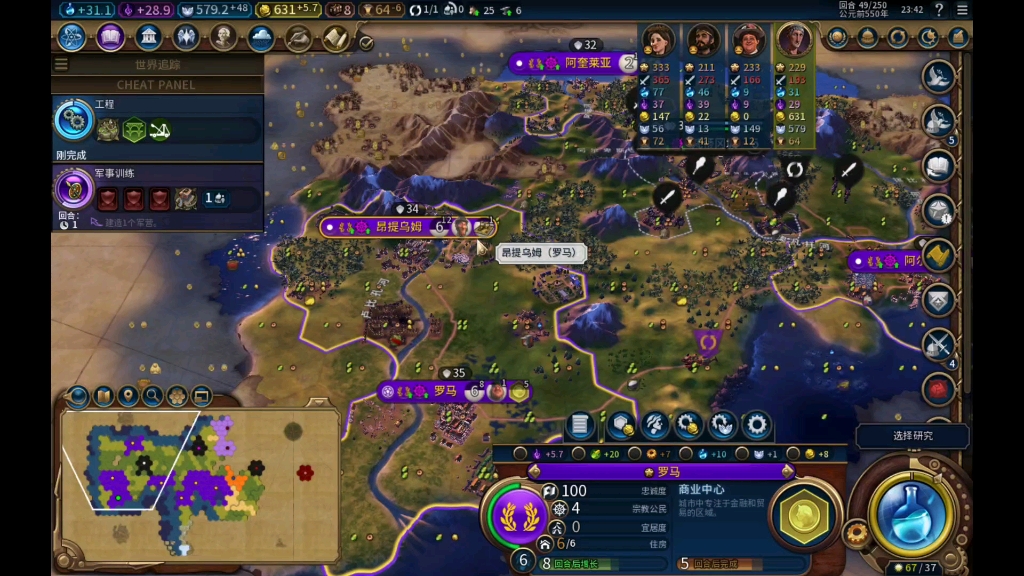Open the technology tree button

pyautogui.click(x=72, y=38)
